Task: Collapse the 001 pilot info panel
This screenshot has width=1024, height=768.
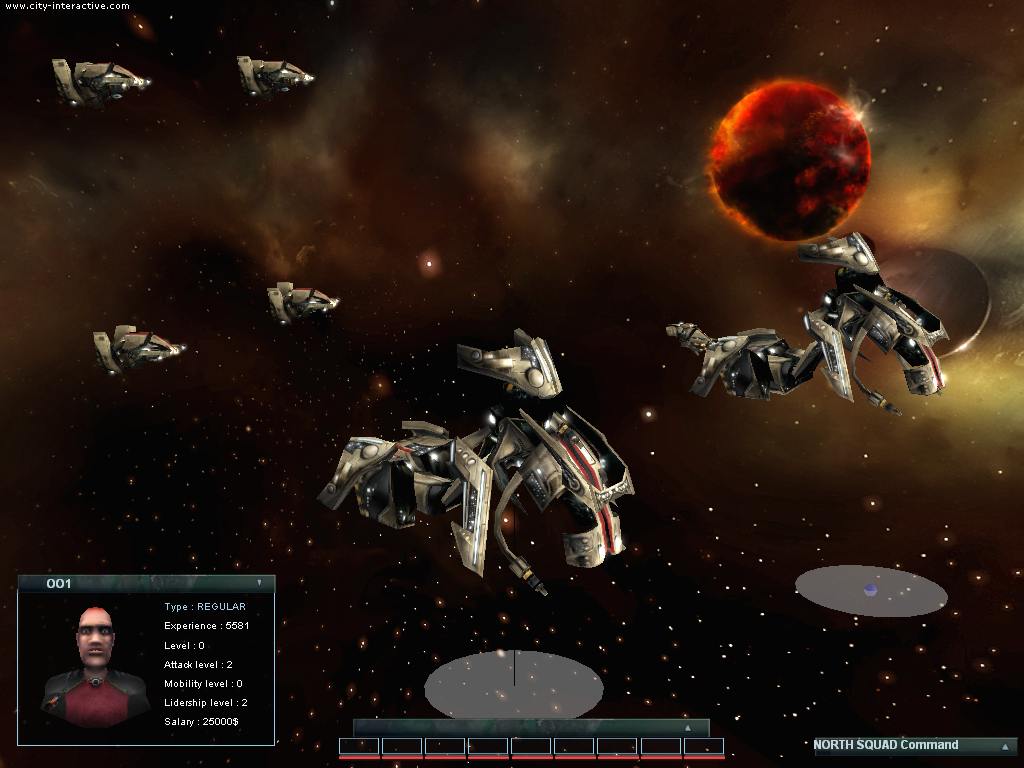Action: pyautogui.click(x=259, y=582)
